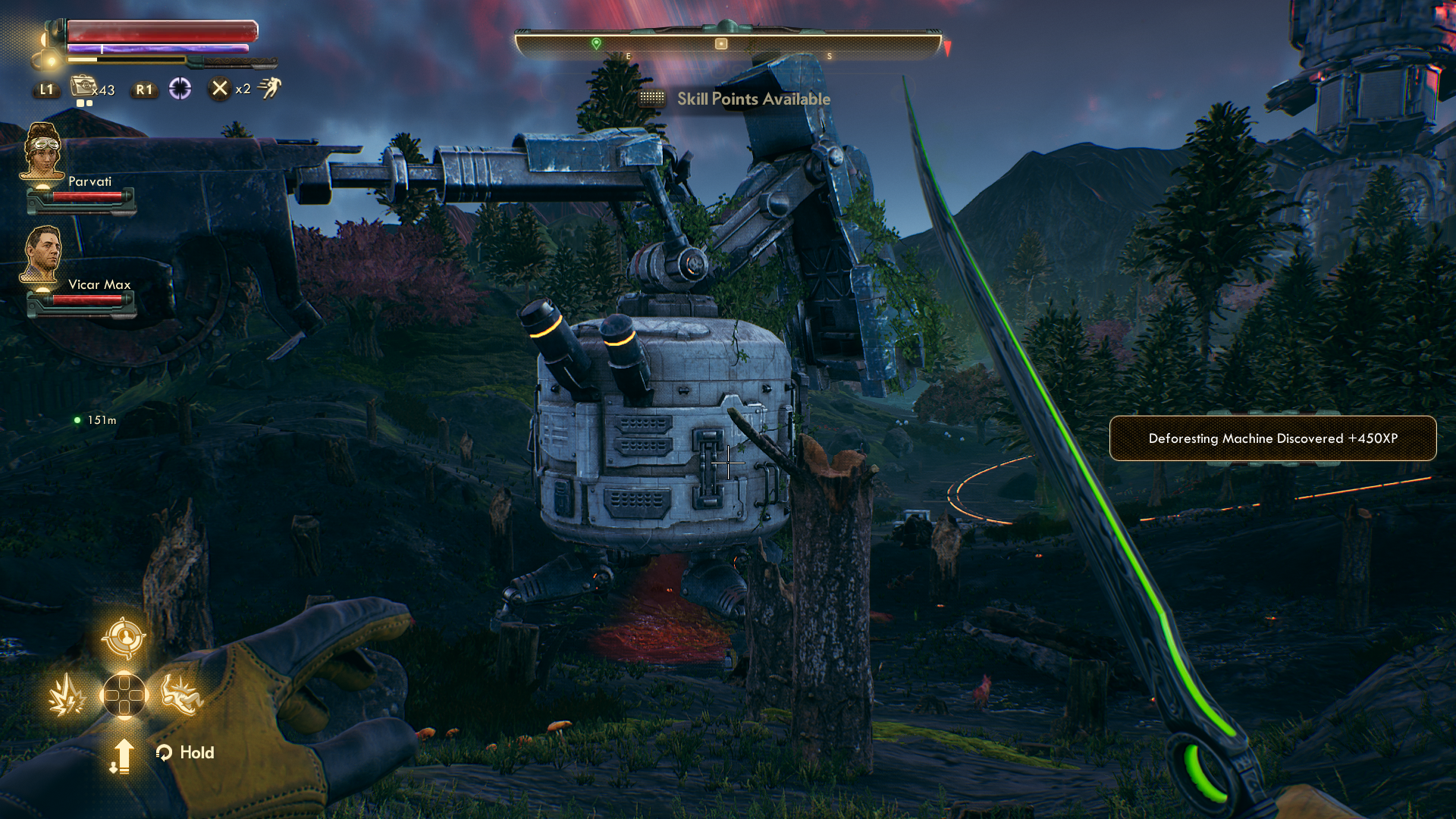Click the square location marker on the compass
The image size is (1456, 819).
721,44
